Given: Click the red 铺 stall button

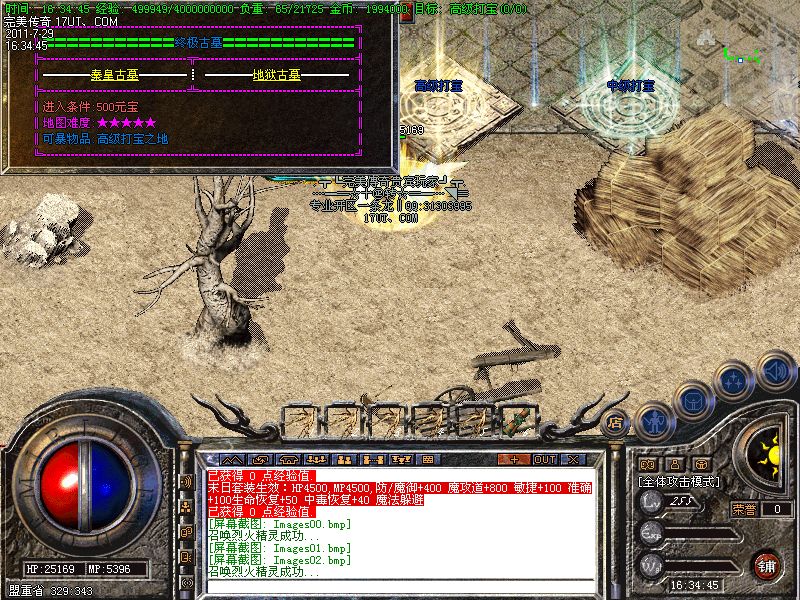Looking at the screenshot, I should pyautogui.click(x=766, y=564).
